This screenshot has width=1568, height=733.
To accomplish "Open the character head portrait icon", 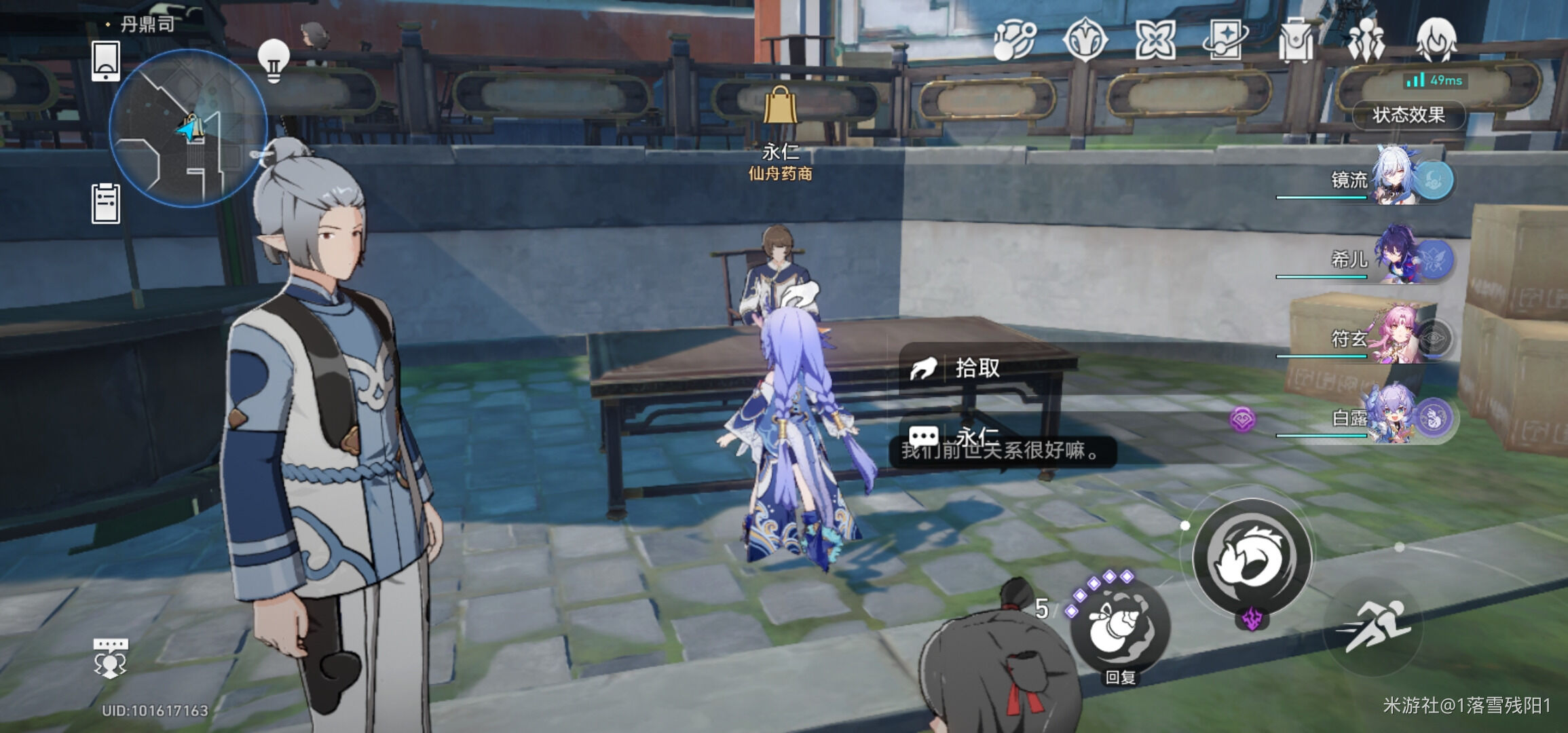I will pos(1436,39).
